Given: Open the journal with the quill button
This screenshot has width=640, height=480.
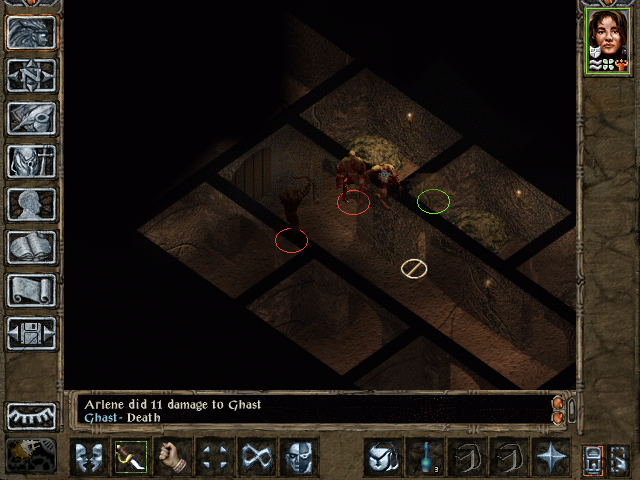Looking at the screenshot, I should 31,118.
